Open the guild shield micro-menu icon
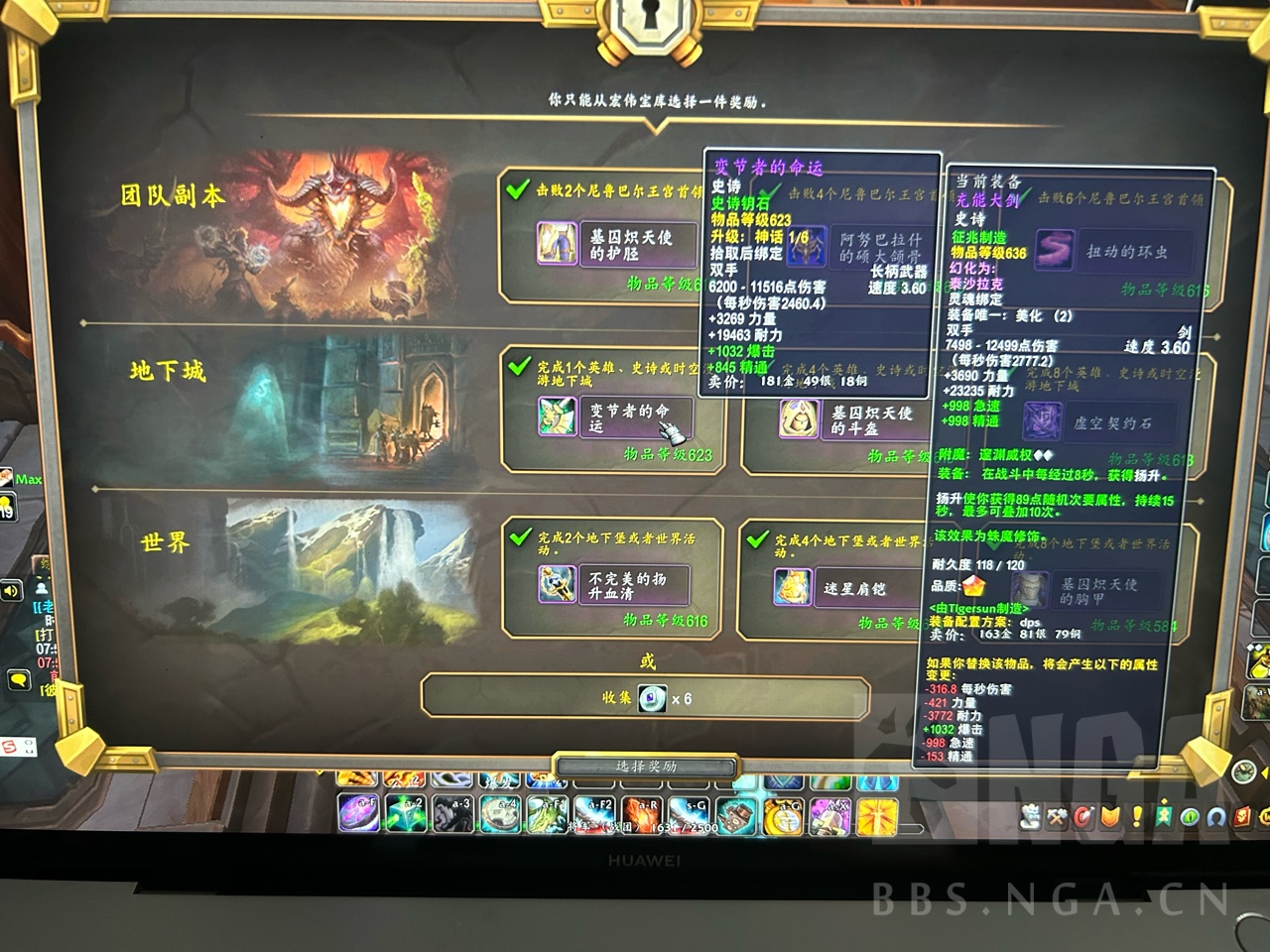This screenshot has height=952, width=1270. click(1109, 816)
